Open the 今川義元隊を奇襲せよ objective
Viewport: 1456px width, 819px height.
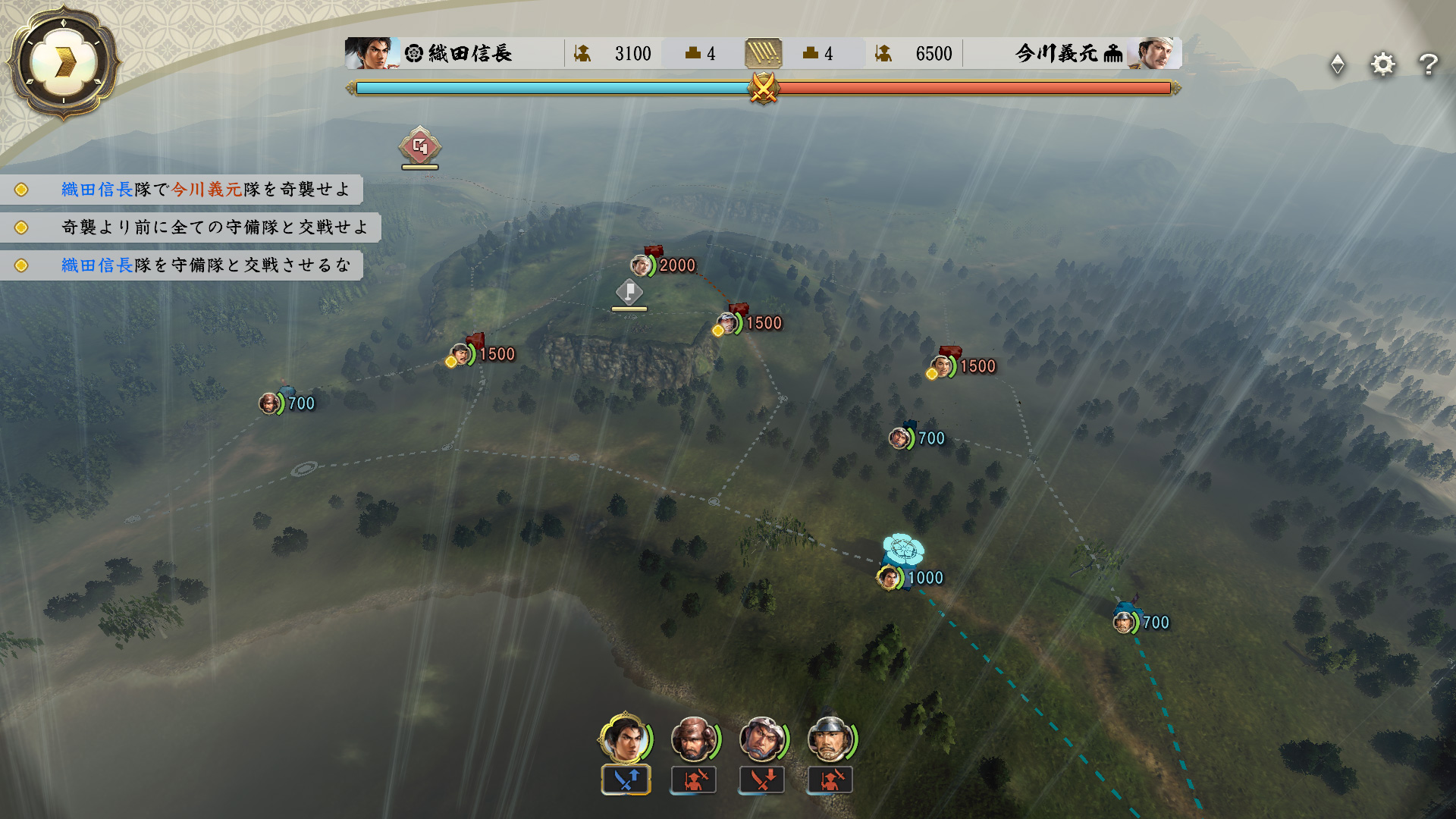pos(205,190)
